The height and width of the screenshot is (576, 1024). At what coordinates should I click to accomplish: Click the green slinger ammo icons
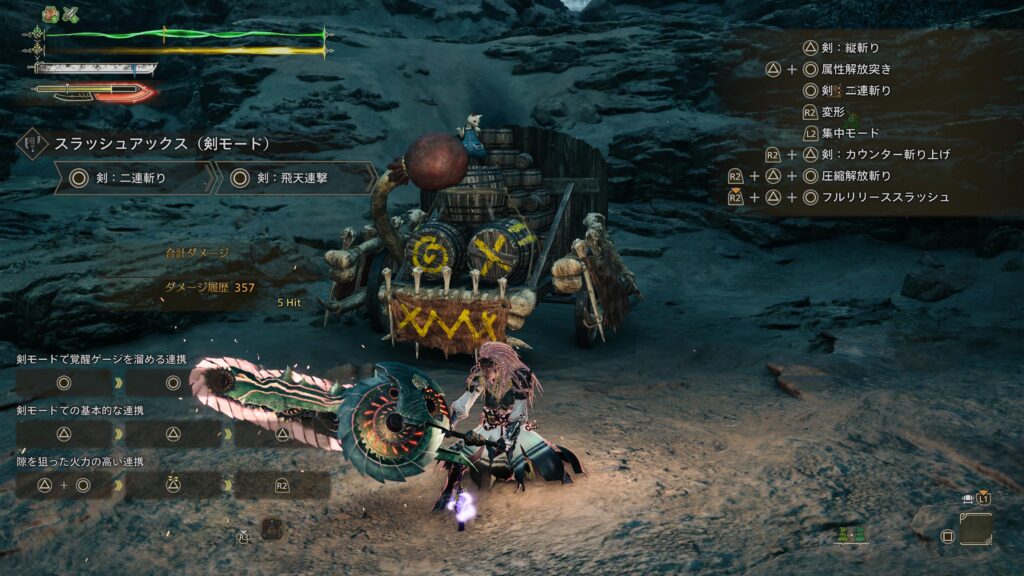click(851, 536)
